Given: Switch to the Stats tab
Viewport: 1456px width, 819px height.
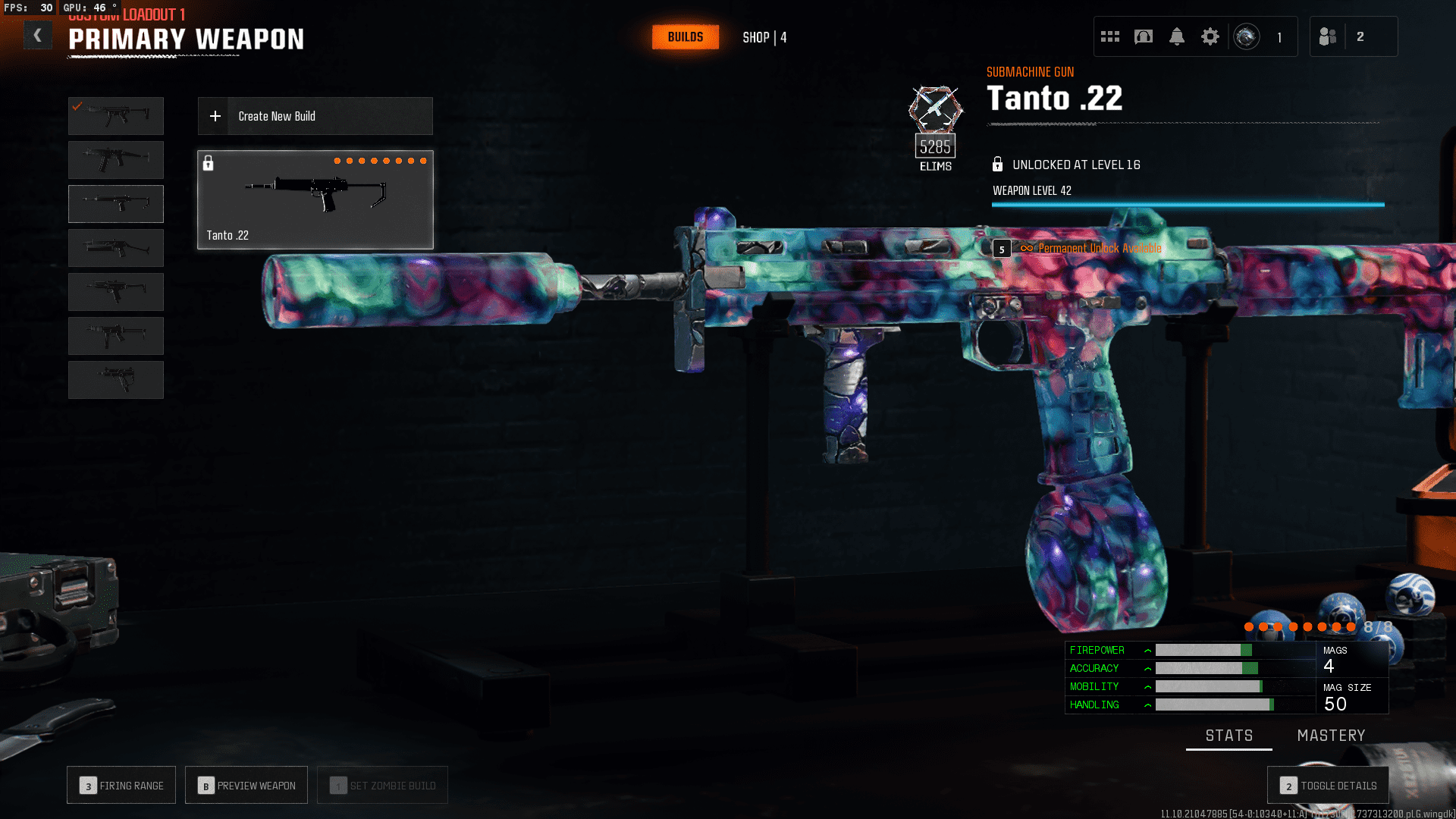Looking at the screenshot, I should [x=1228, y=736].
